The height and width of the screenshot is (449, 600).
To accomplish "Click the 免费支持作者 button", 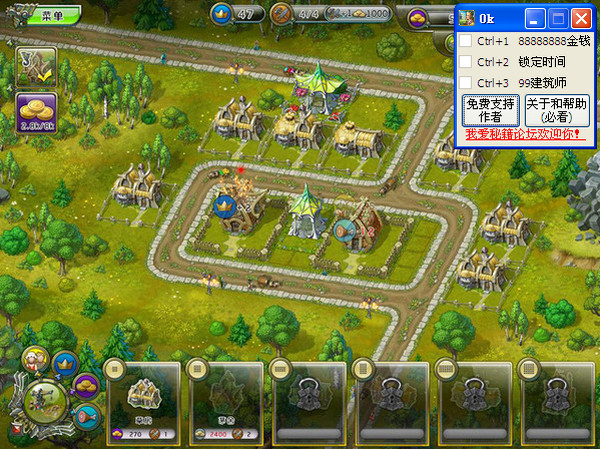I will 490,110.
